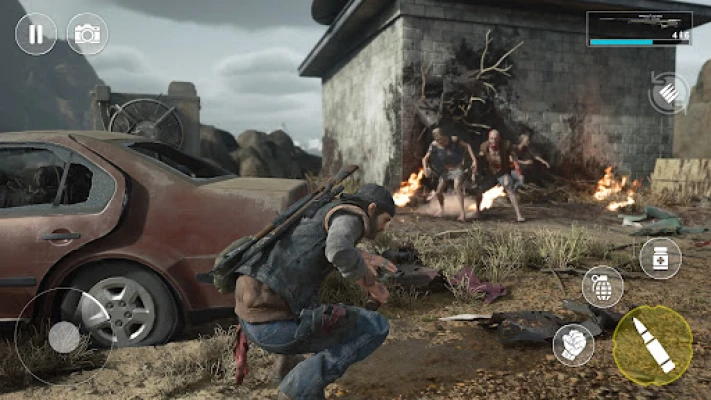This screenshot has height=400, width=711.
Task: Throw a grenade
Action: [602, 287]
